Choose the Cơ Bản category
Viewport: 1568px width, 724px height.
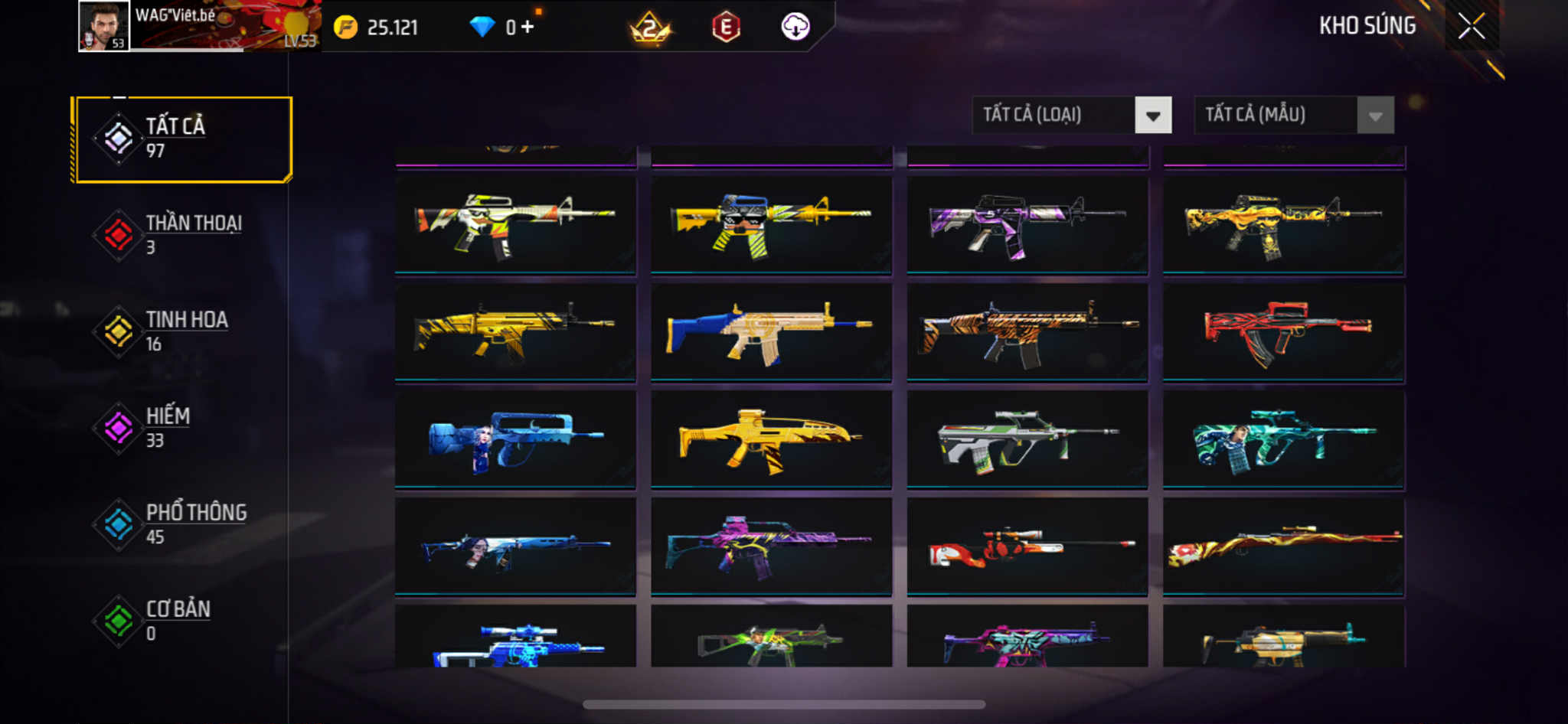coord(184,621)
